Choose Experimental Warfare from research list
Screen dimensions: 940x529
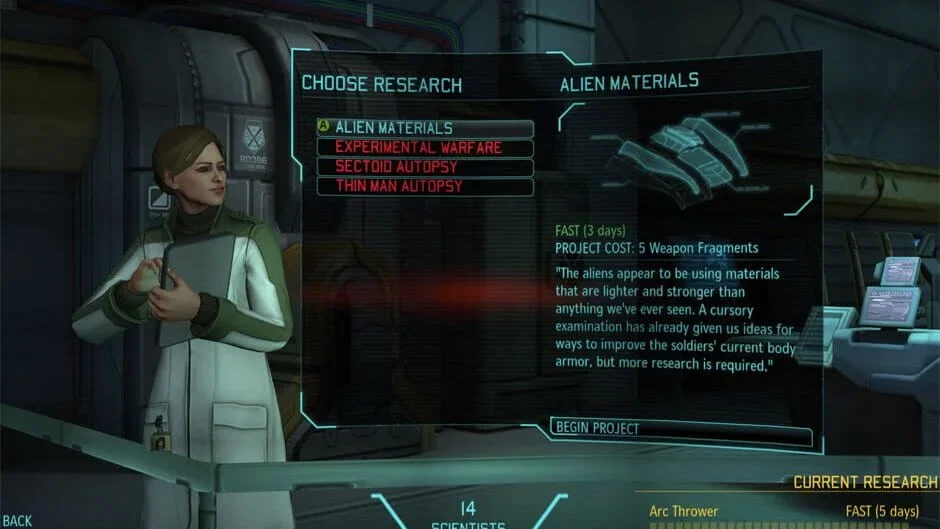coord(425,148)
